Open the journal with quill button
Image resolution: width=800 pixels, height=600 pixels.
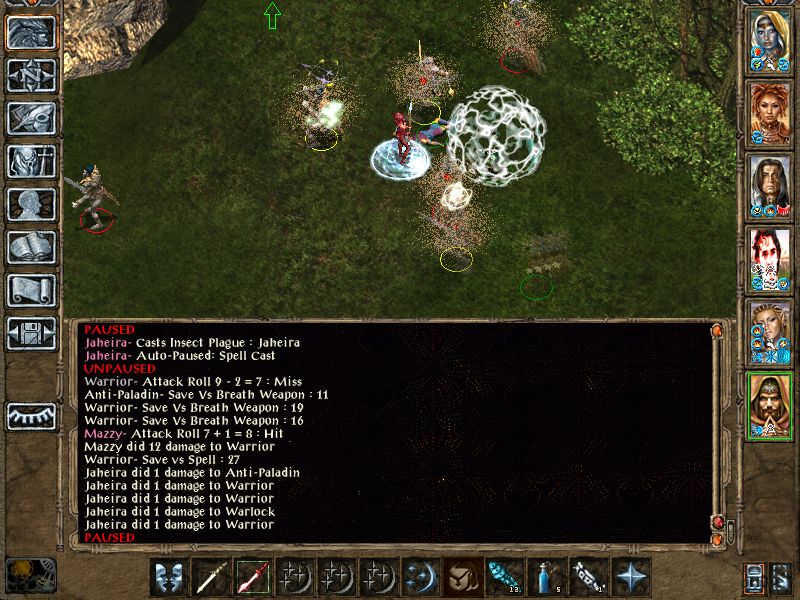click(x=31, y=118)
